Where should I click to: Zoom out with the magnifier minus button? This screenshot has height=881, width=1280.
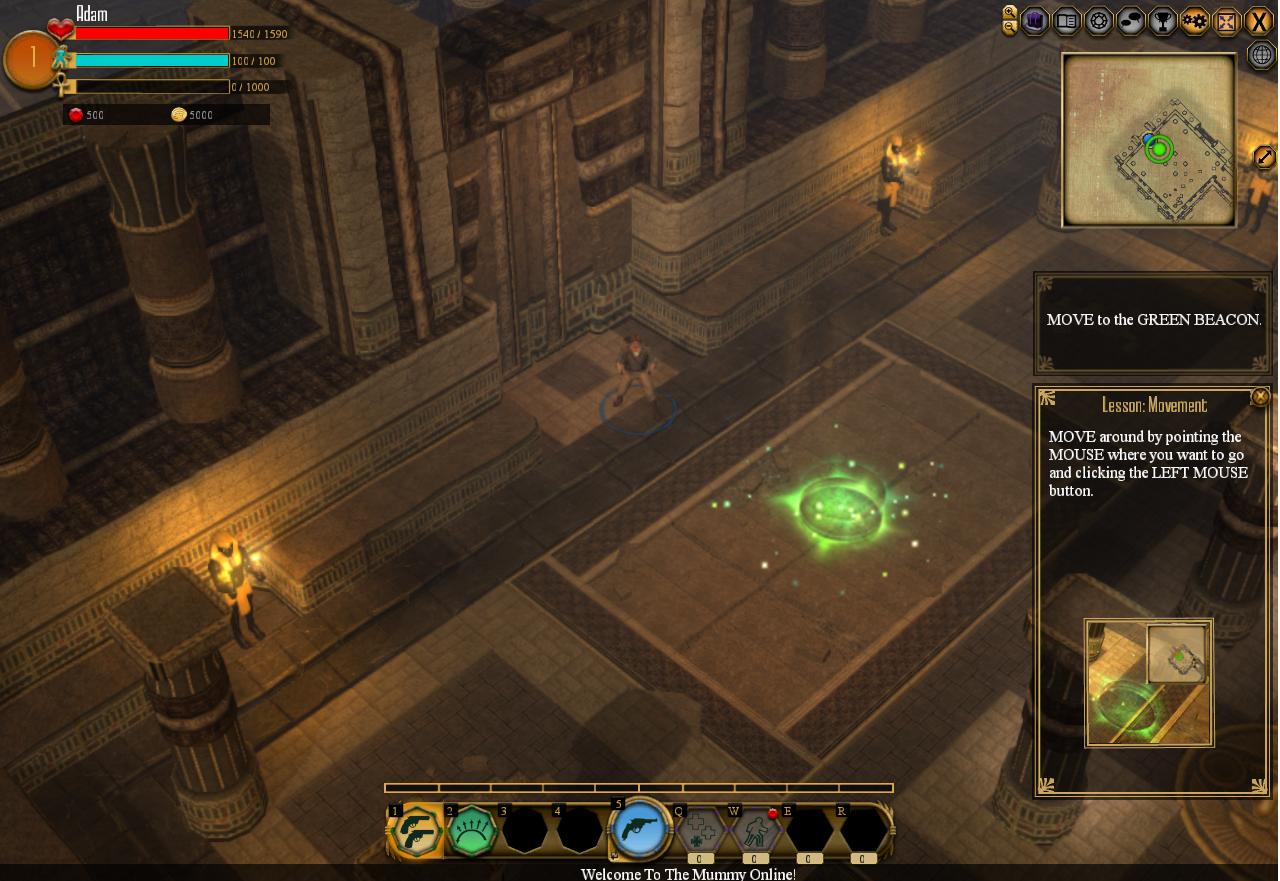pyautogui.click(x=1010, y=28)
